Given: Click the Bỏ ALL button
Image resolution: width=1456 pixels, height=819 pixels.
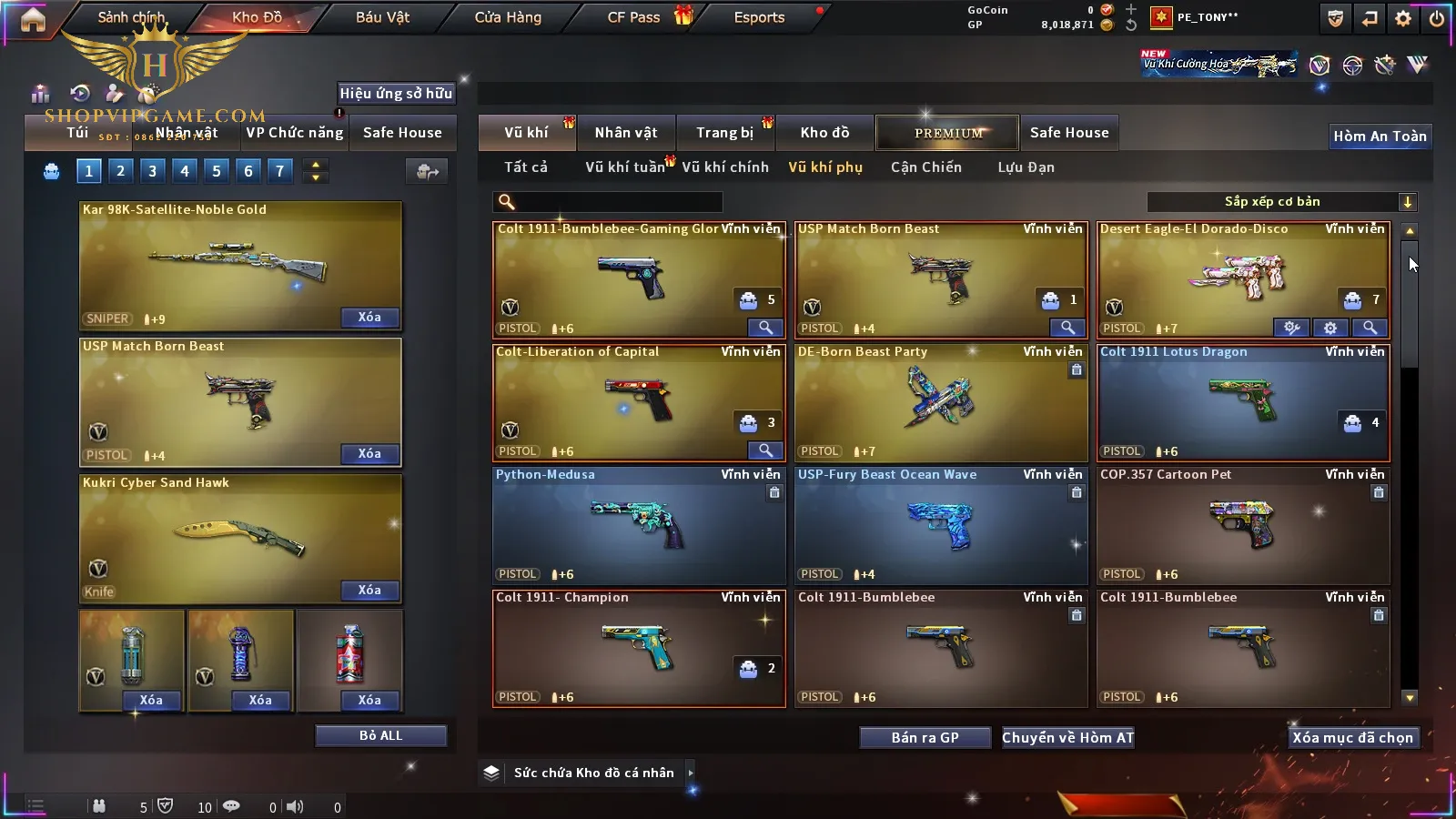Looking at the screenshot, I should coord(380,735).
